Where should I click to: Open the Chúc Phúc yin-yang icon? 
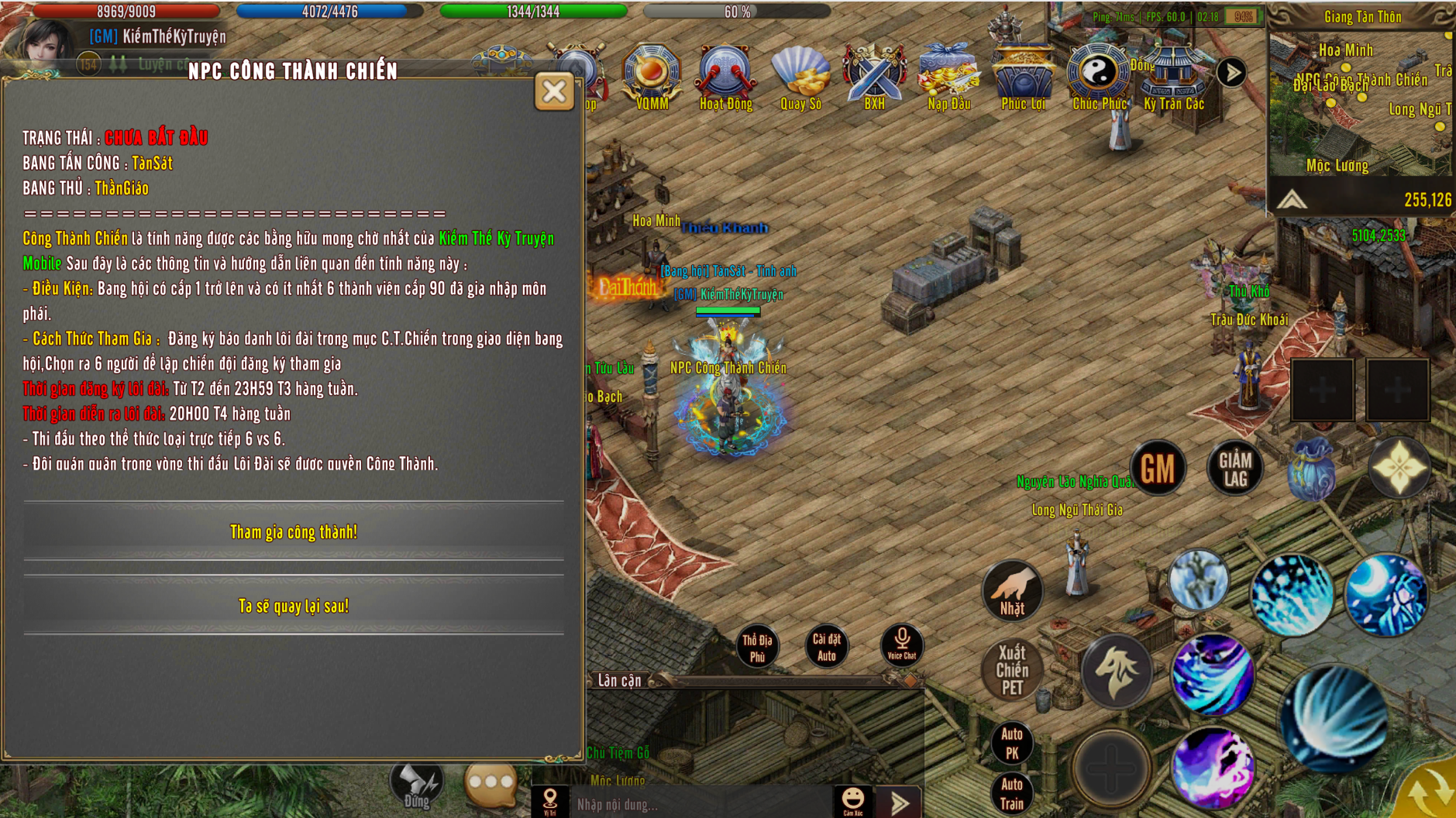coord(1098,76)
